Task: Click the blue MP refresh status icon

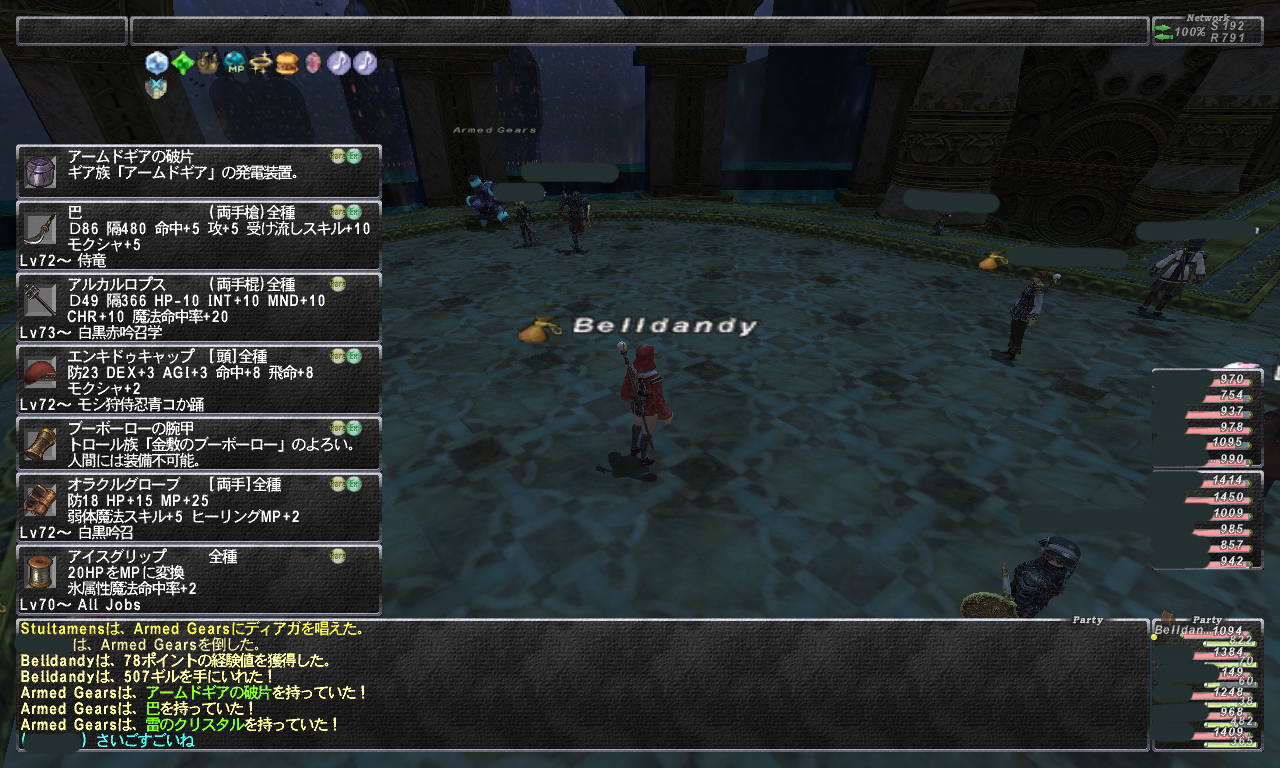Action: tap(236, 63)
